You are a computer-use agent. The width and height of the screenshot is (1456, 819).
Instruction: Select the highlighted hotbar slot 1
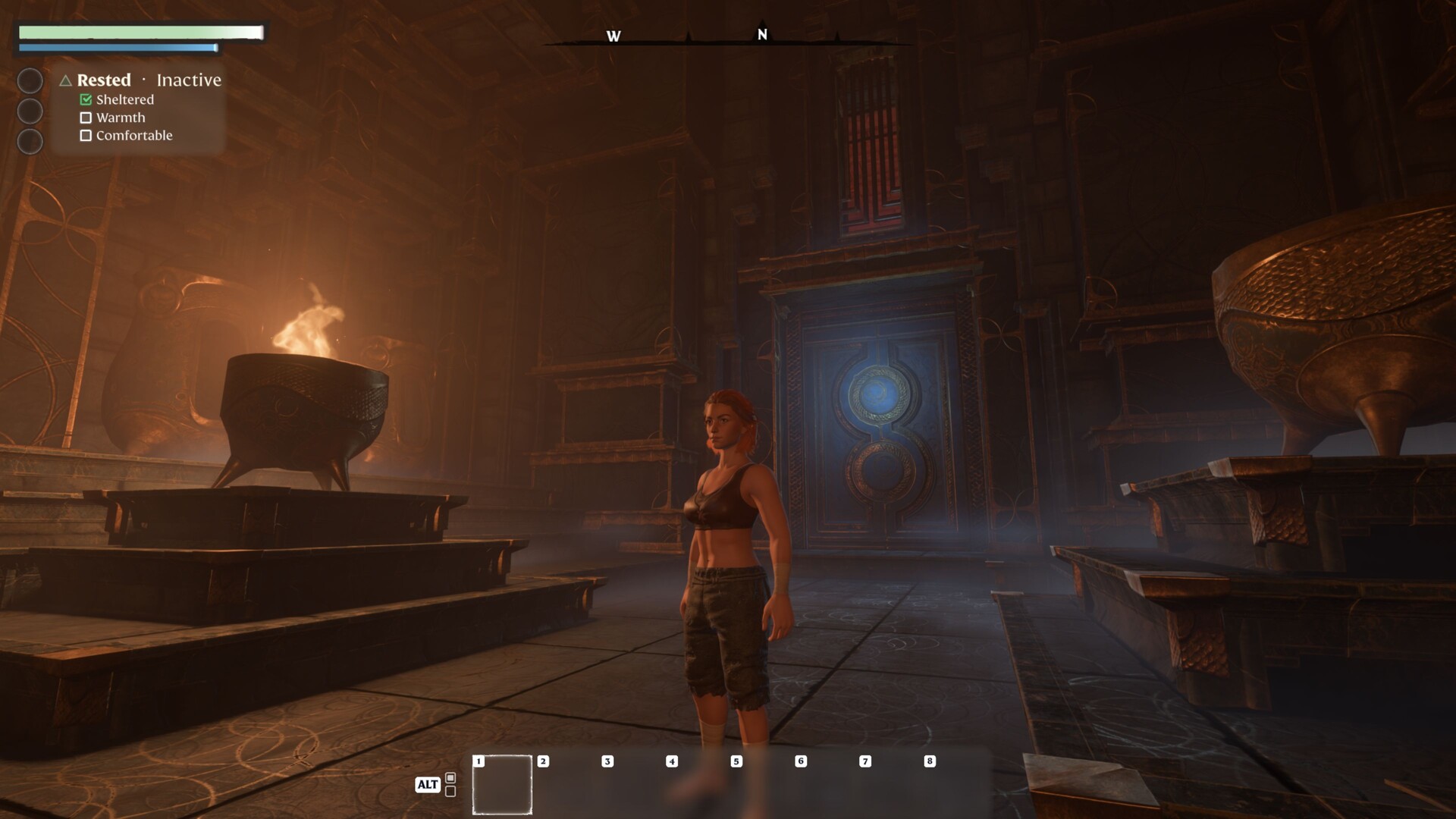[x=502, y=785]
